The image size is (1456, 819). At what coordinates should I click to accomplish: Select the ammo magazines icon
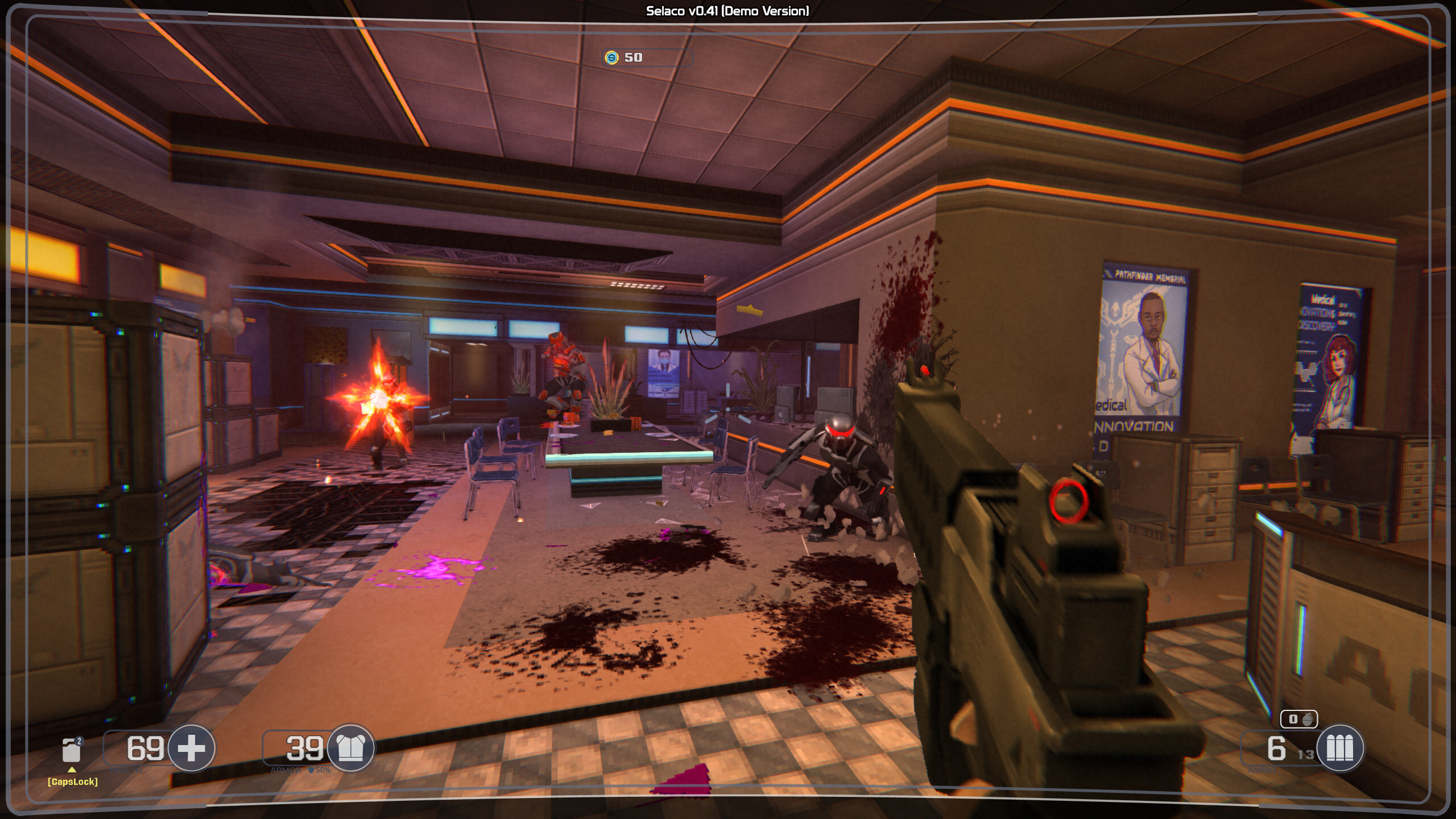coord(1340,748)
